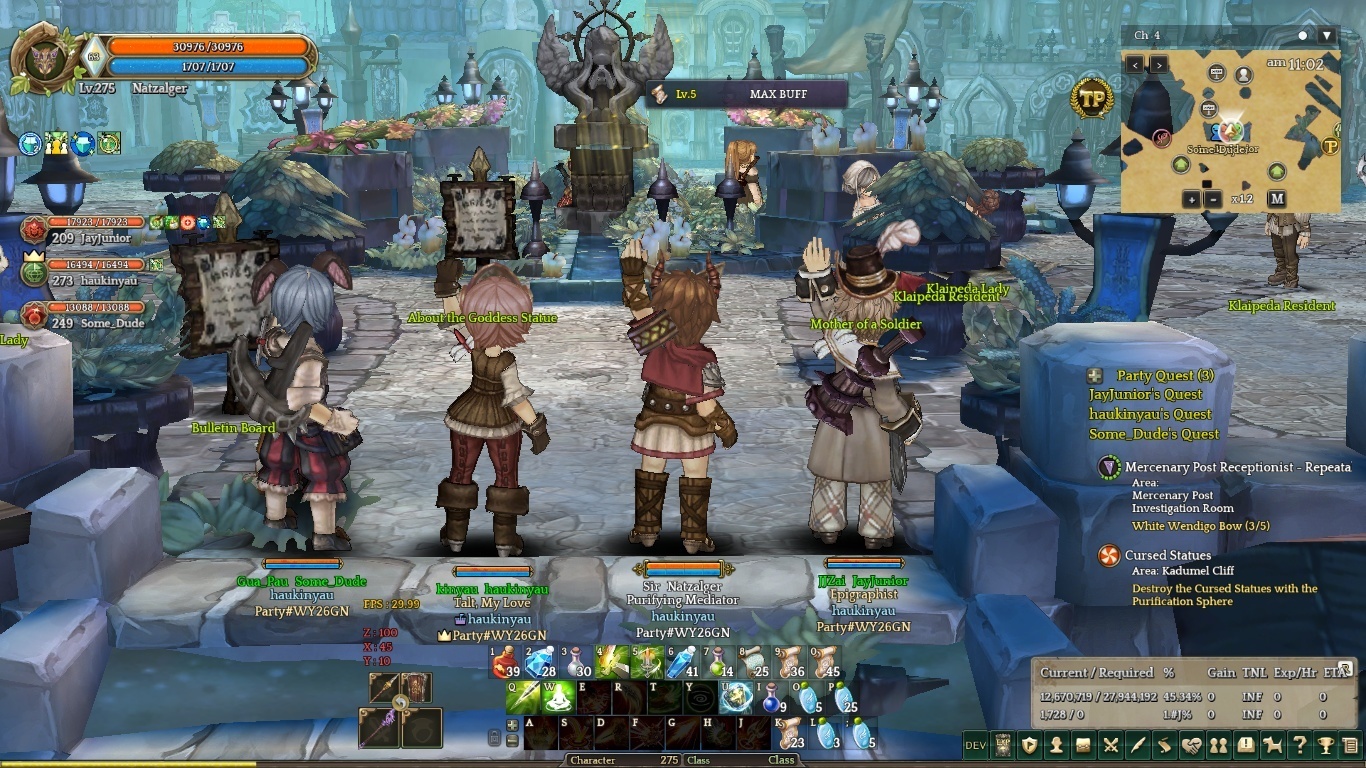Zoom in the minimap with plus button
This screenshot has height=768, width=1366.
[x=1191, y=199]
